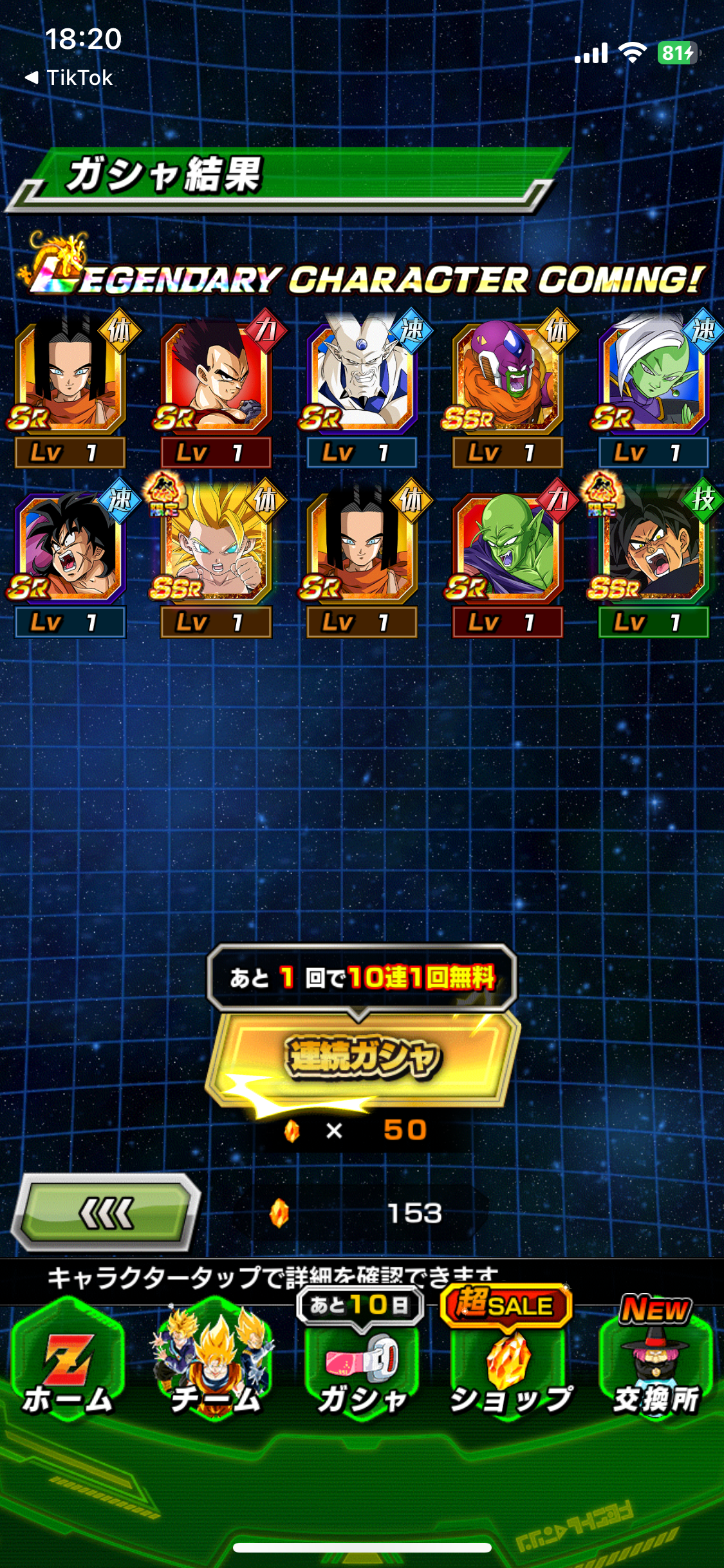Open the ホーム home menu
The height and width of the screenshot is (1568, 724).
point(68,1365)
